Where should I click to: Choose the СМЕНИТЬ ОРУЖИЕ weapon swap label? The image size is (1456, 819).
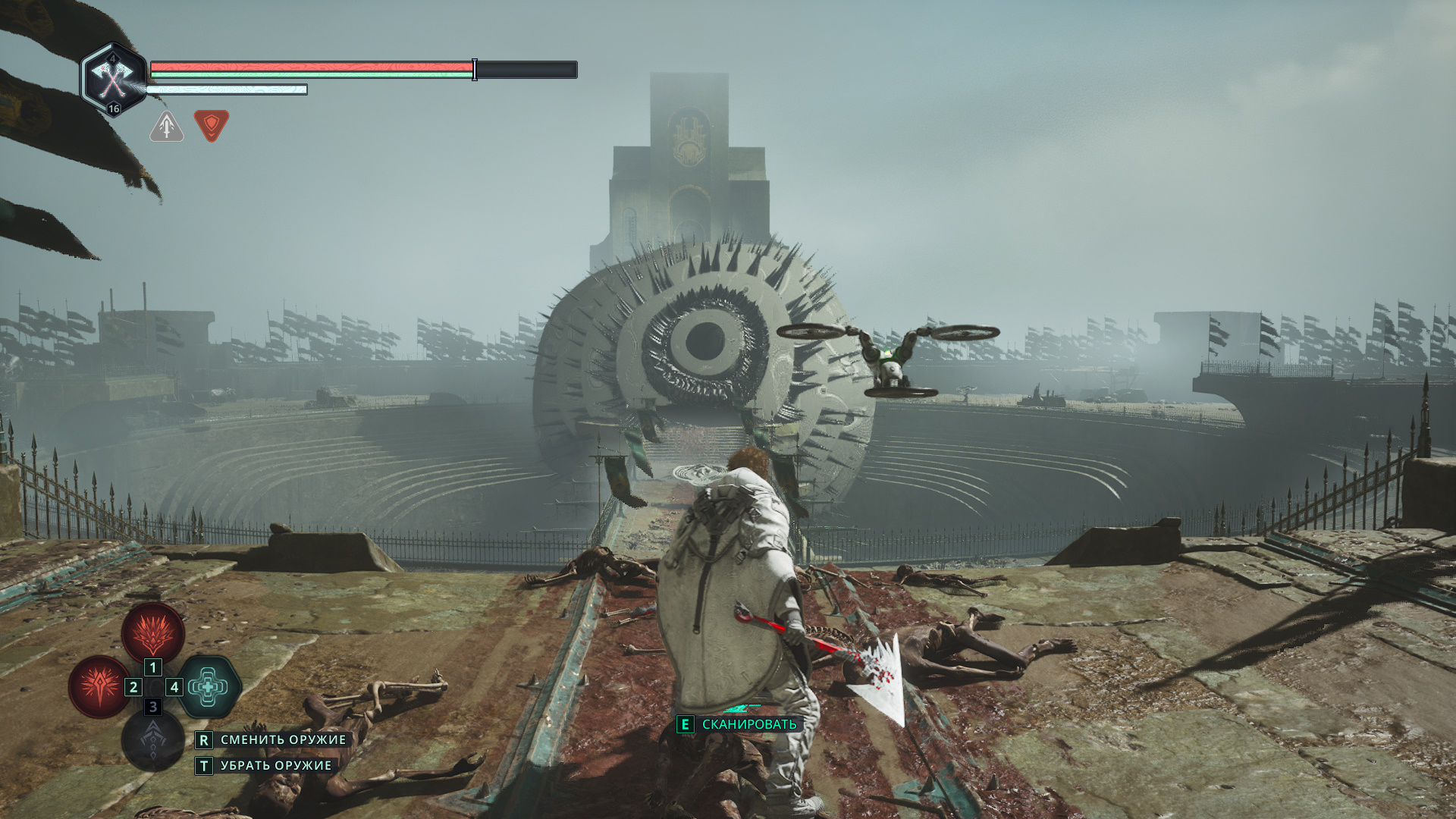(x=283, y=739)
